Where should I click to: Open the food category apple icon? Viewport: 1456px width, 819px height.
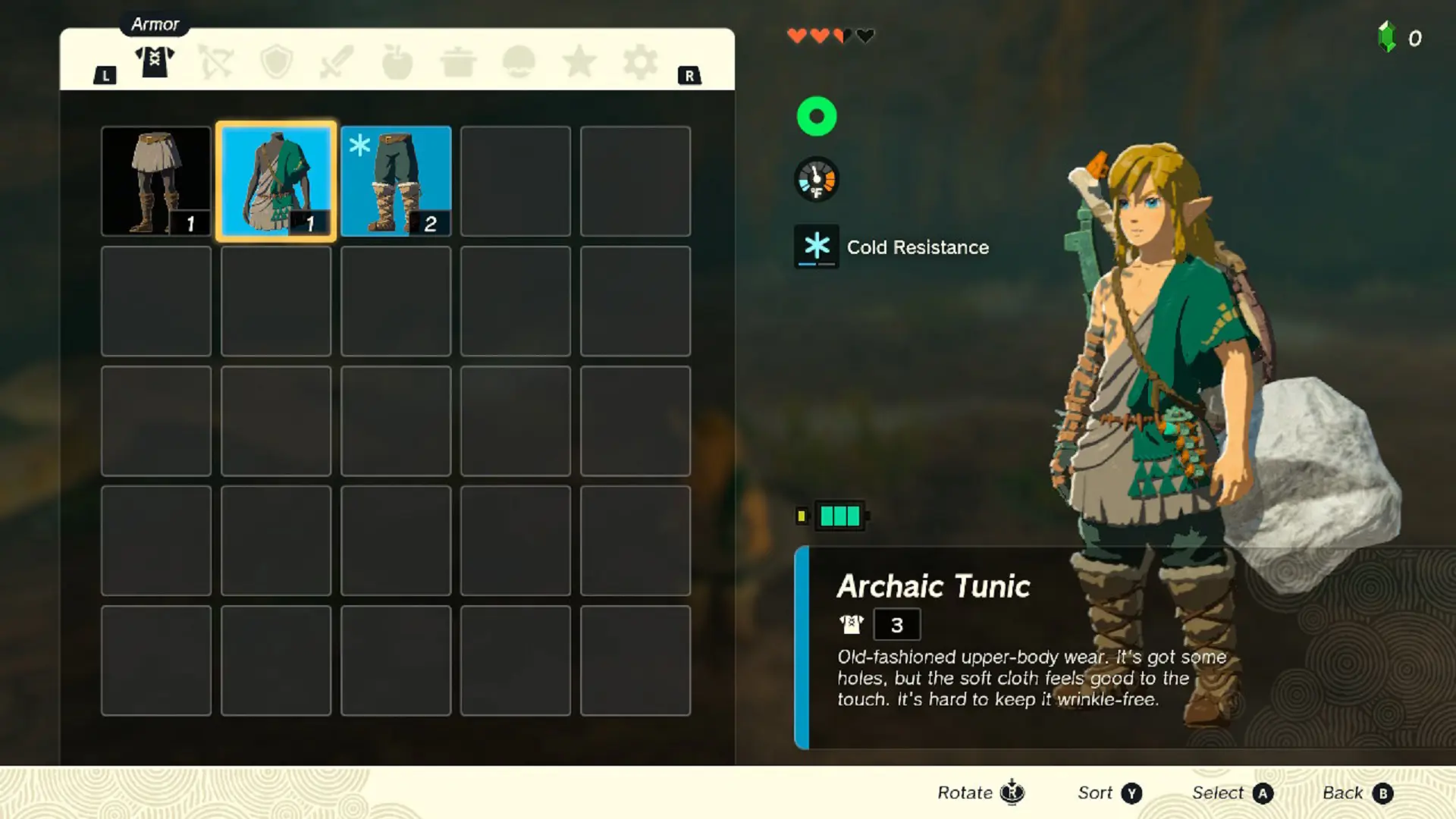coord(397,61)
